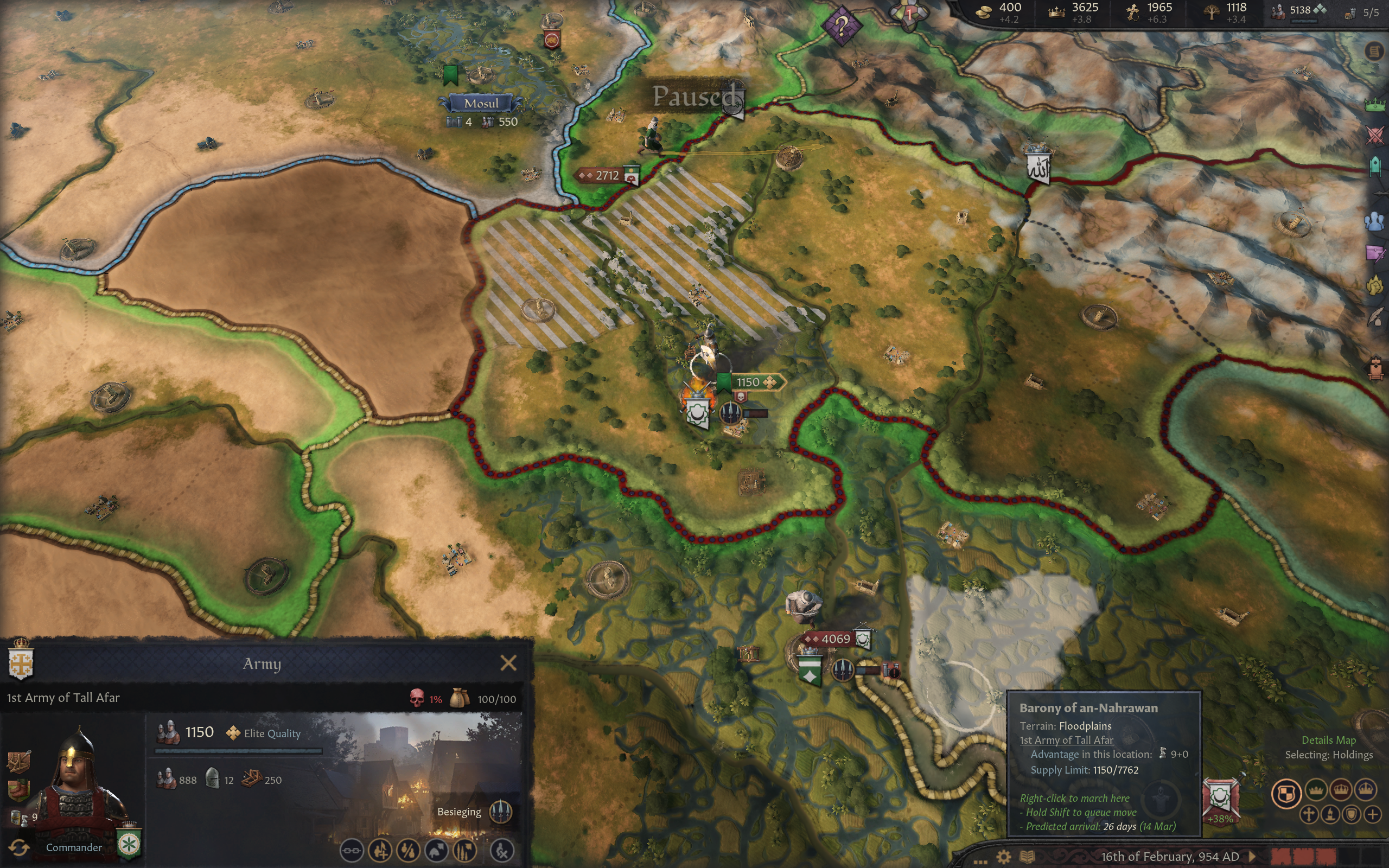Open the royal court throne menu
This screenshot has height=868, width=1389.
point(1375,367)
